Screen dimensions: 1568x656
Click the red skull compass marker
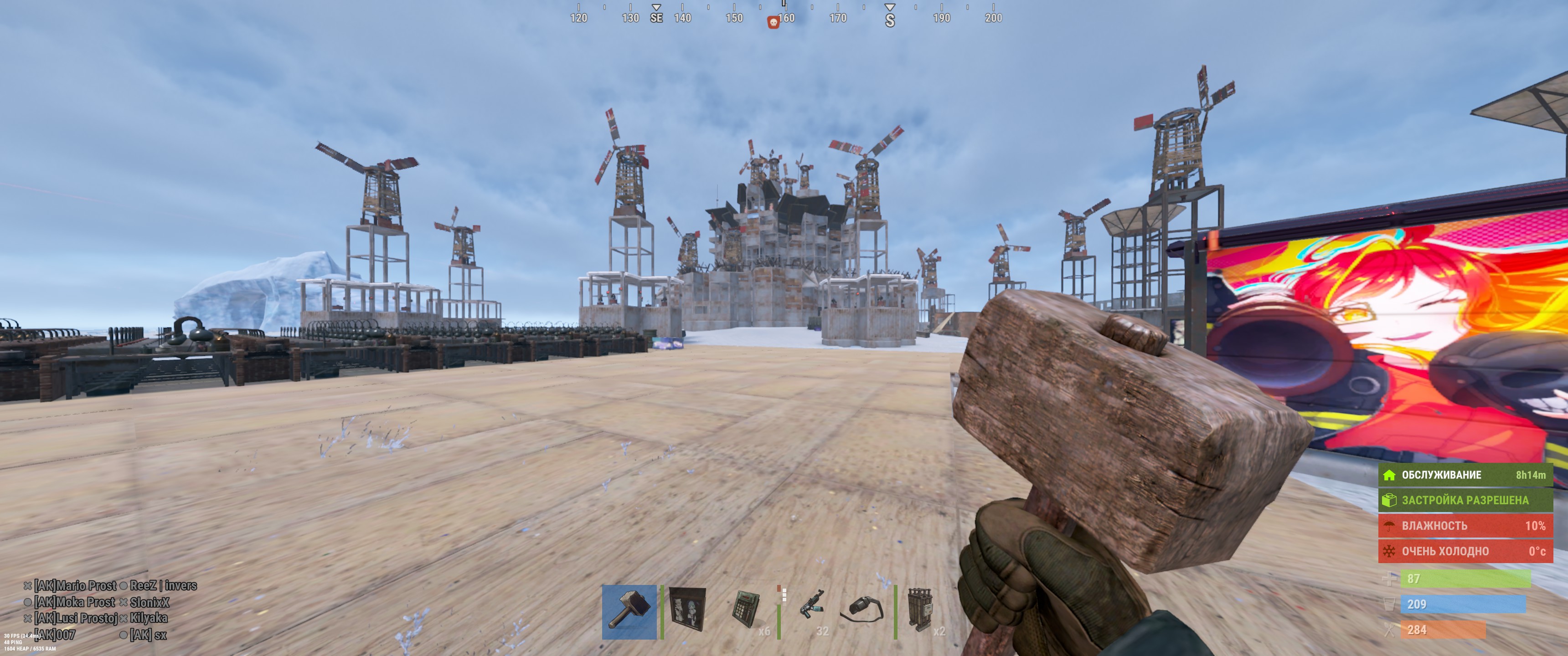[773, 22]
